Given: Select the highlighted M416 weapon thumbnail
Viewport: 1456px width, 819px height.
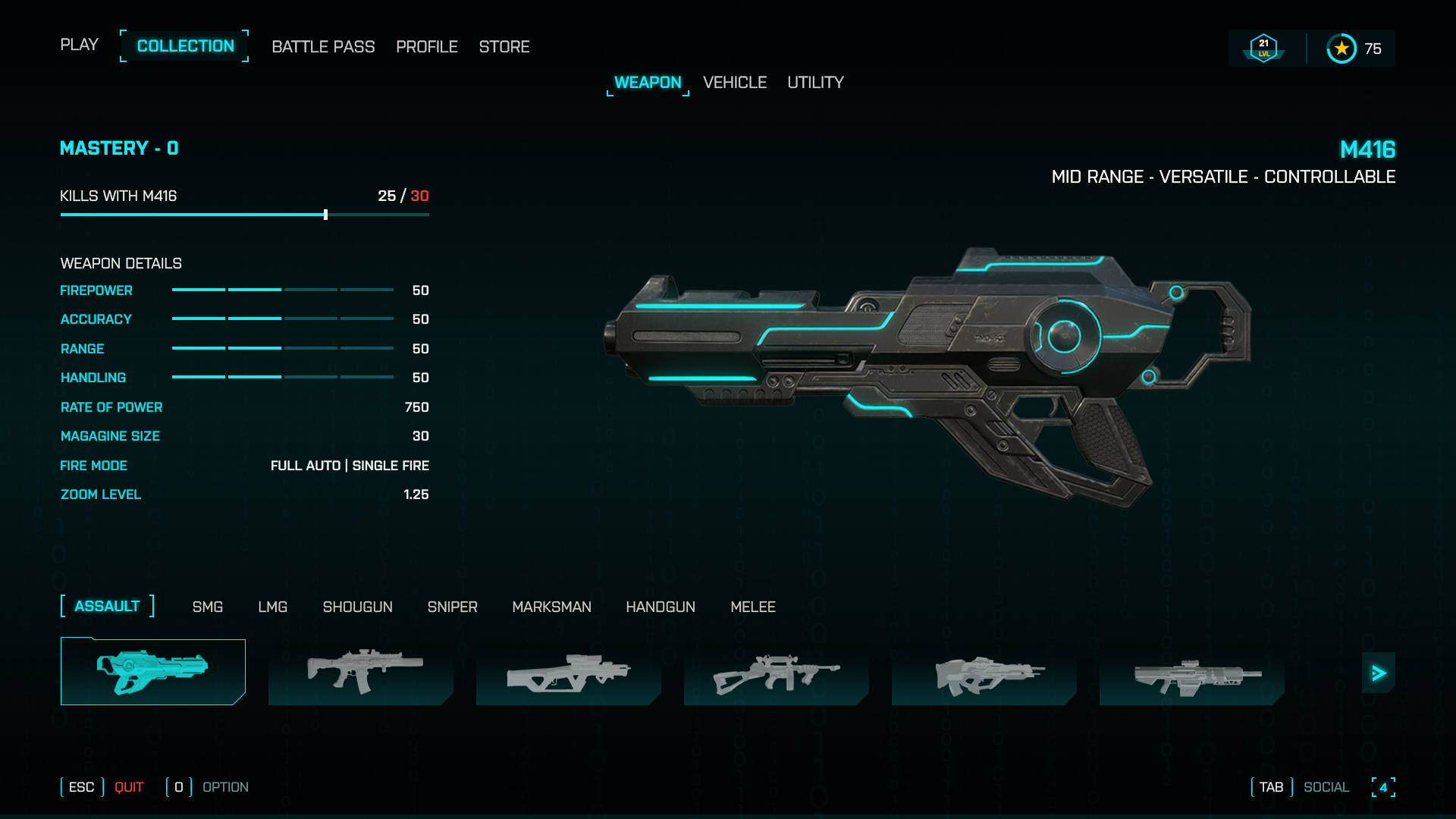Looking at the screenshot, I should (152, 671).
